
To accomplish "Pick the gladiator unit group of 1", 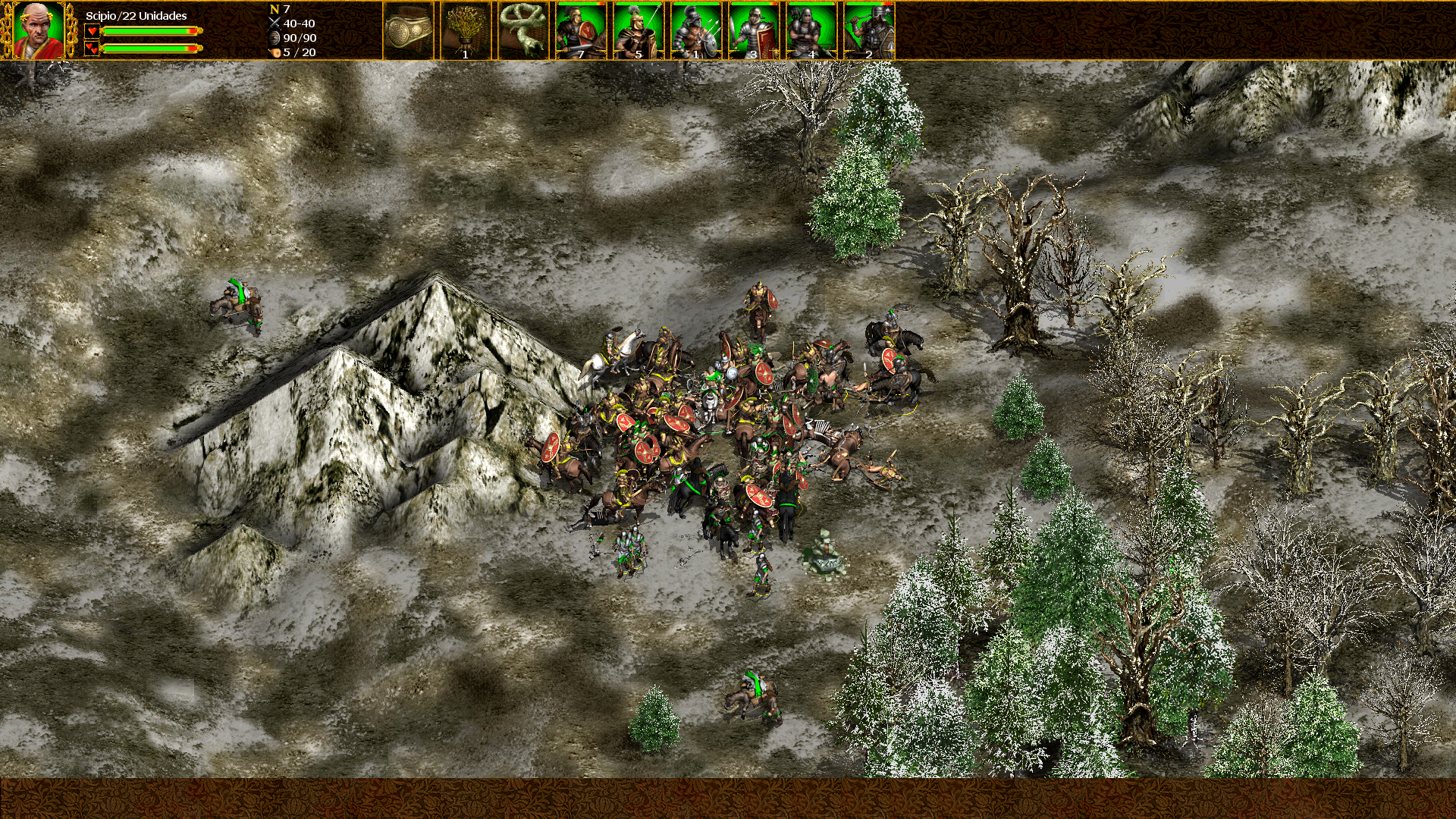I will [x=696, y=30].
